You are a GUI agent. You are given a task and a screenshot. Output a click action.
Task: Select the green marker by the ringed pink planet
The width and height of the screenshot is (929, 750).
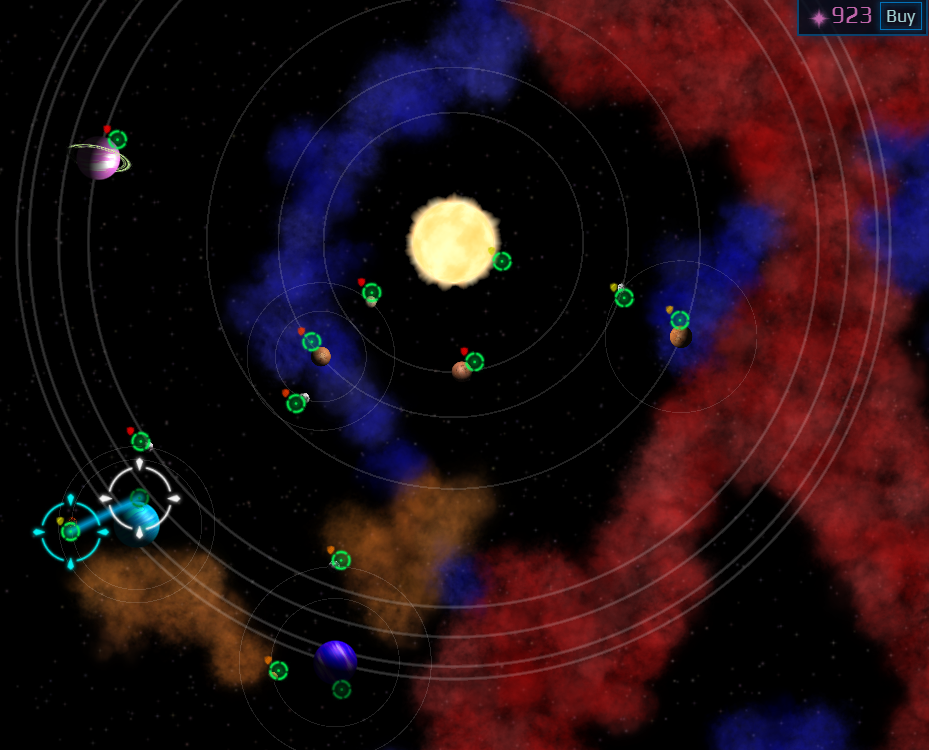coord(117,139)
